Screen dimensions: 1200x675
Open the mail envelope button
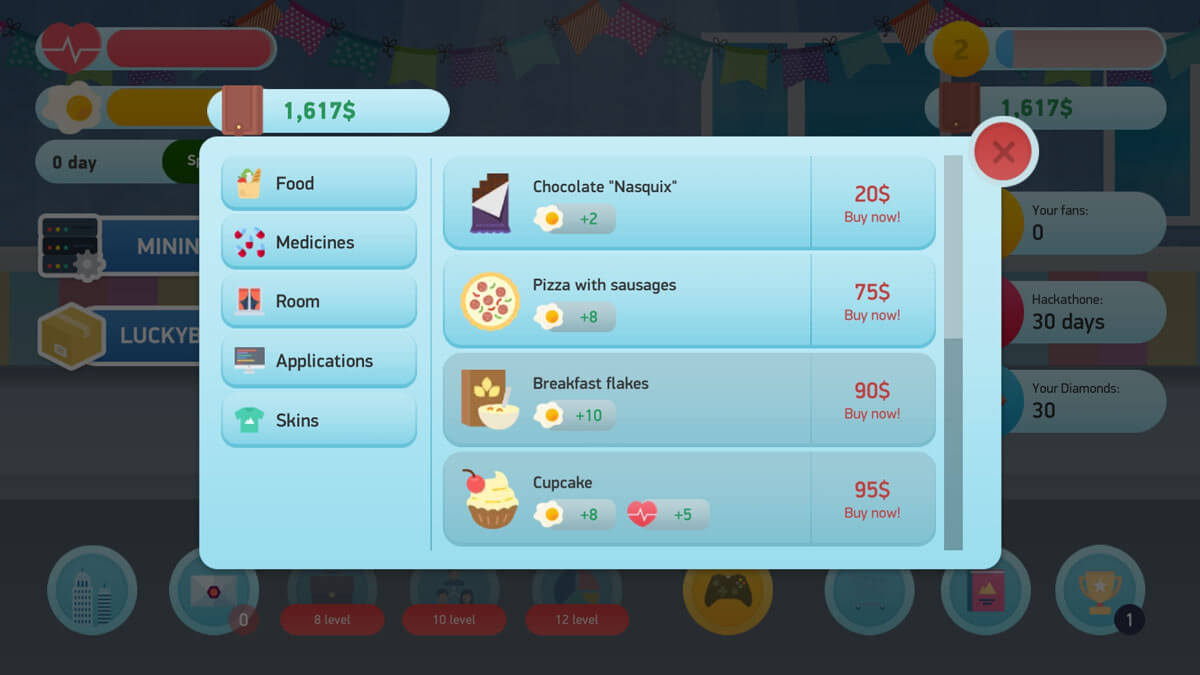coord(213,590)
